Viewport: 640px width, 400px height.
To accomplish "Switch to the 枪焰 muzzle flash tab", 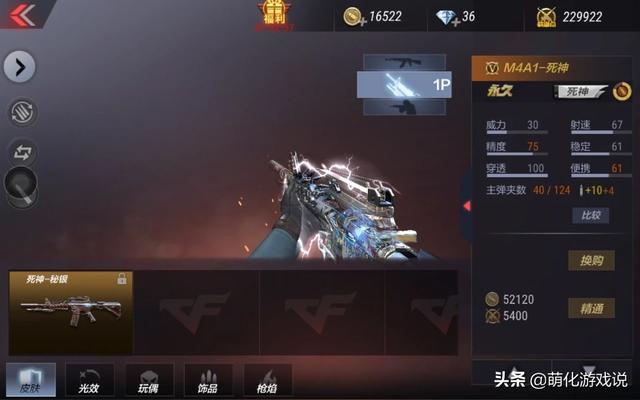I will pyautogui.click(x=267, y=380).
